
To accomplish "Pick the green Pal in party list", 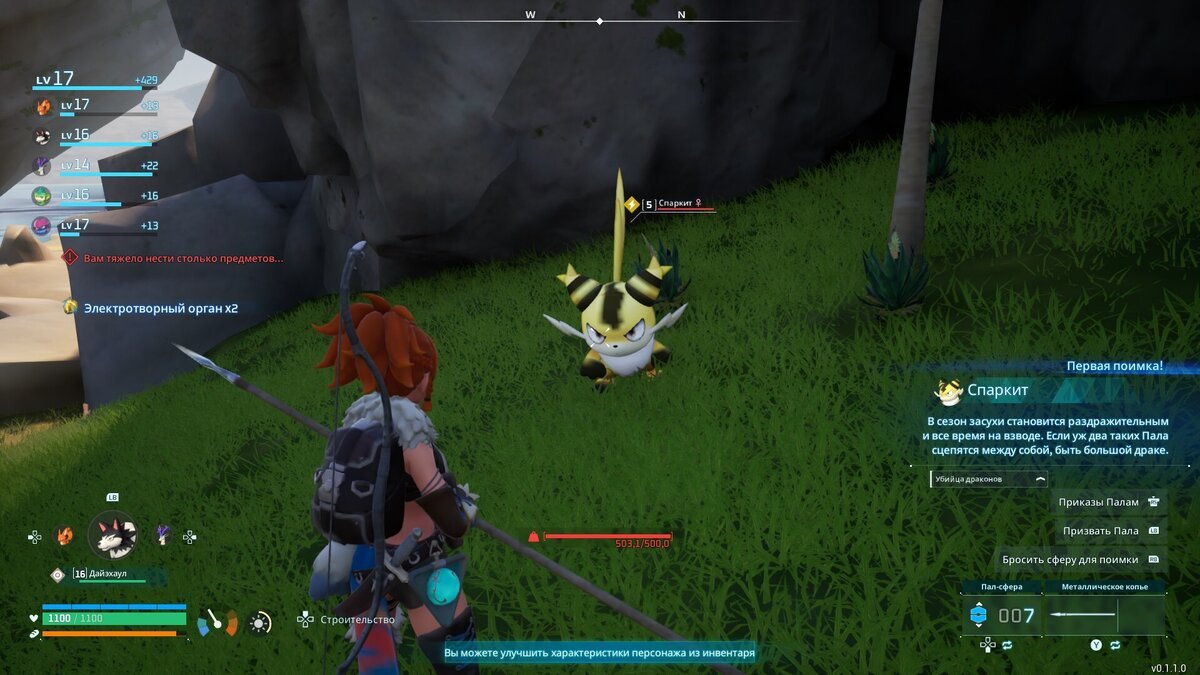I will 41,196.
